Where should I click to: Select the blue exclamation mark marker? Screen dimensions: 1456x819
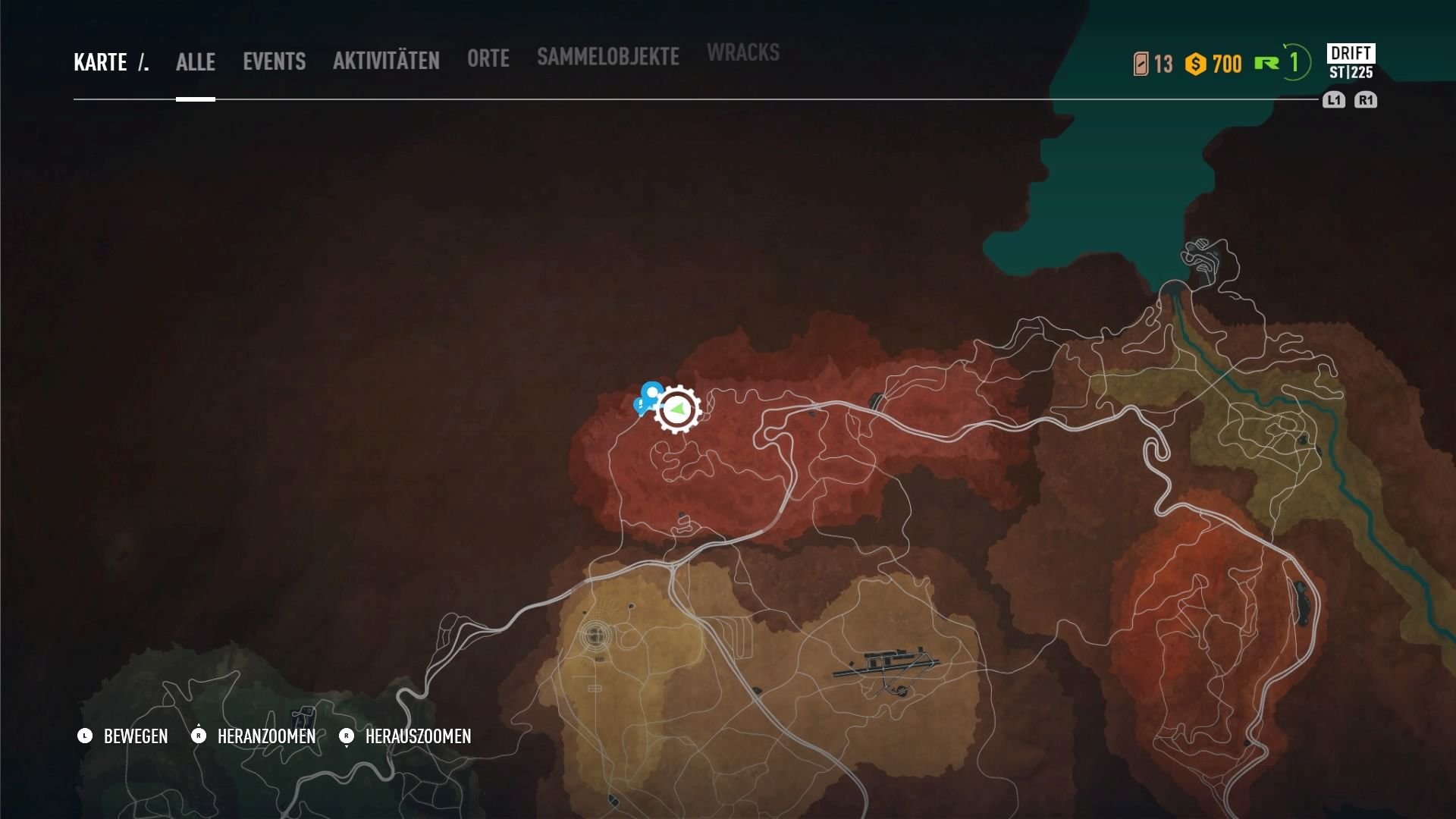point(640,406)
